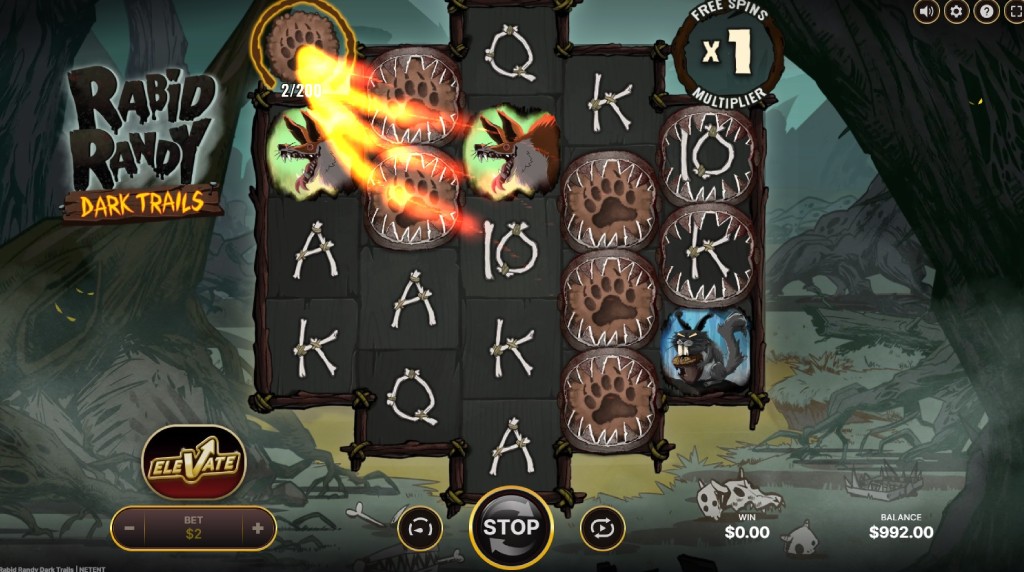This screenshot has width=1024, height=572.
Task: Toggle the quick spin button left of Stop
Action: tap(420, 528)
